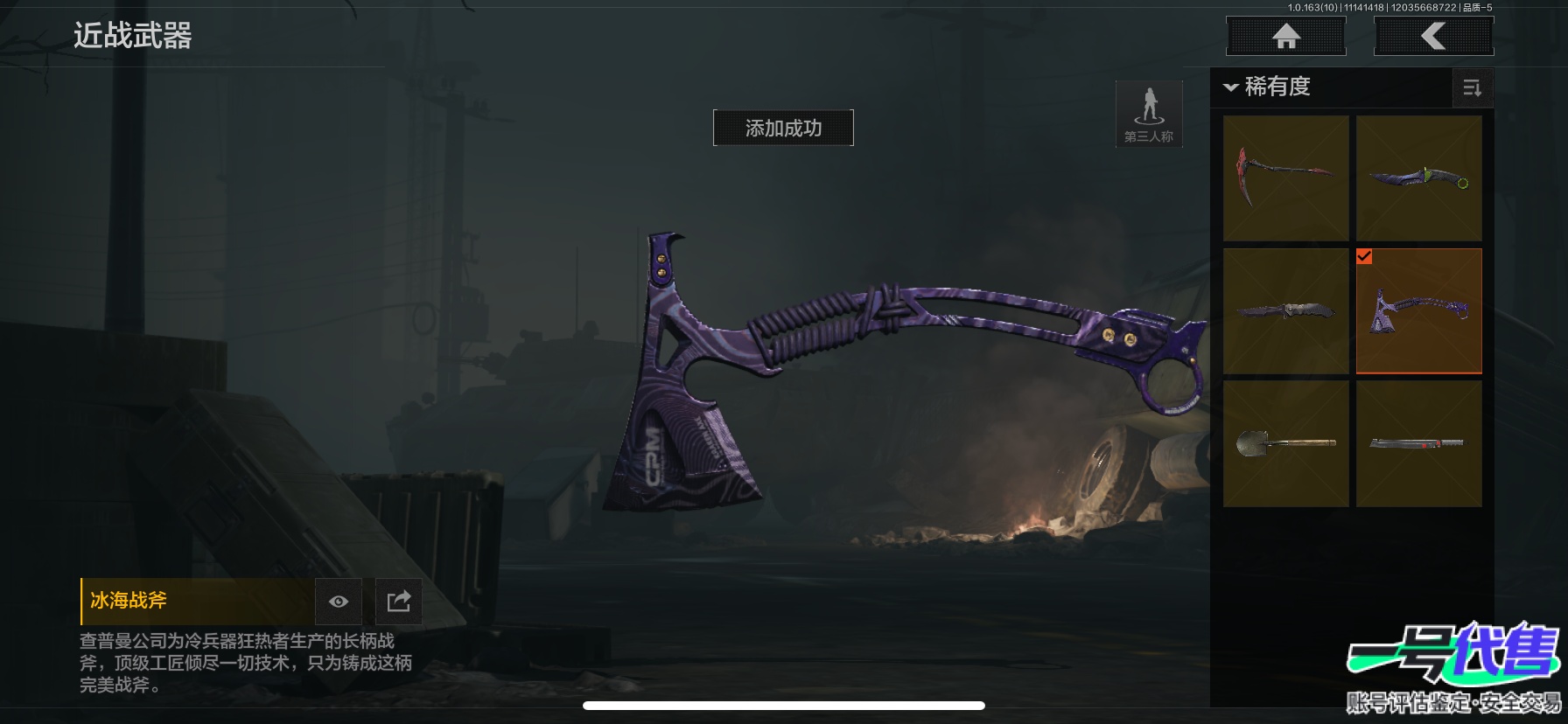The width and height of the screenshot is (1568, 724).
Task: Select the red scythe melee weapon
Action: pyautogui.click(x=1285, y=178)
